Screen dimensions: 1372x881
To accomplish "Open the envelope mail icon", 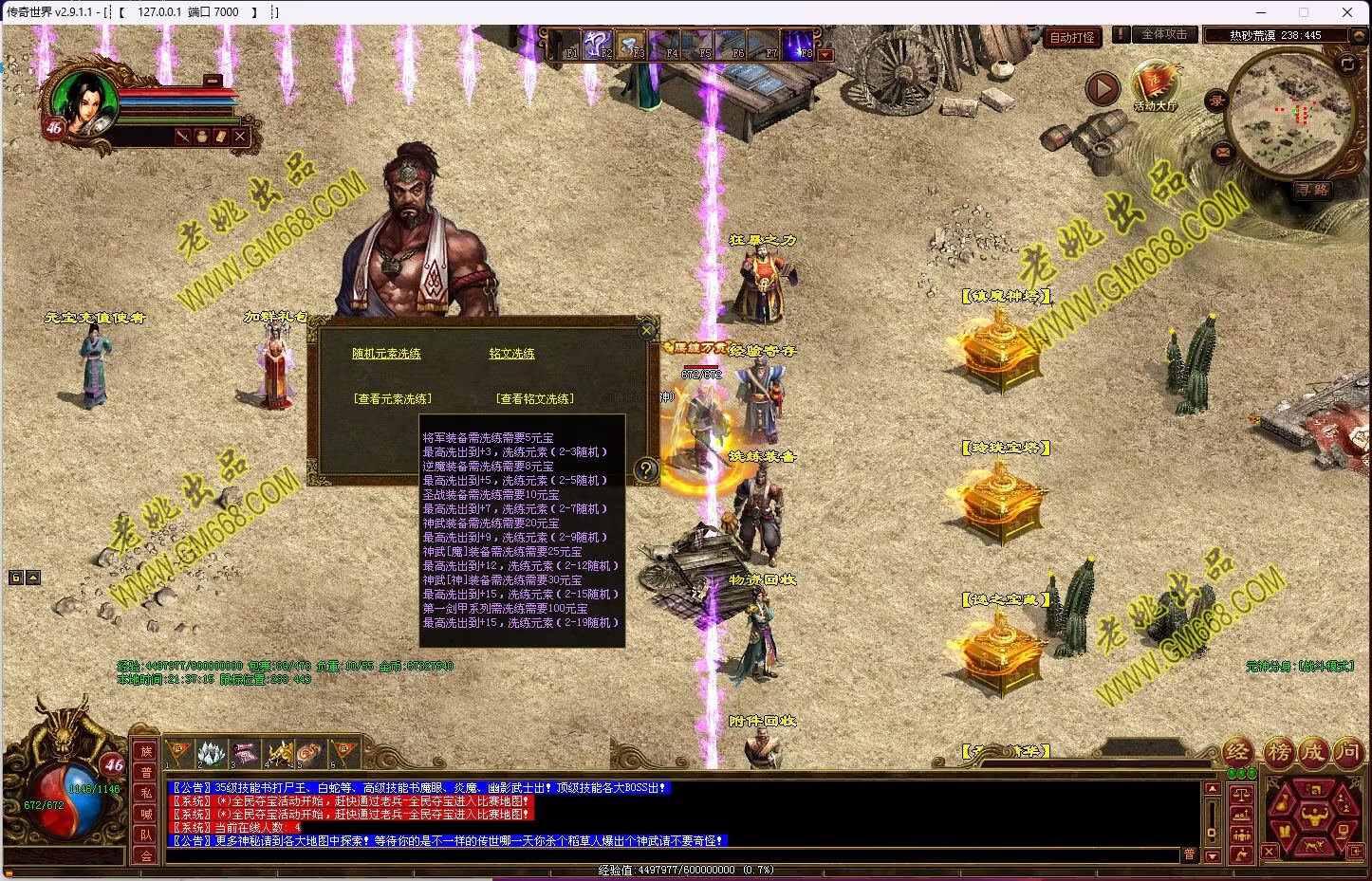I will (x=1221, y=152).
